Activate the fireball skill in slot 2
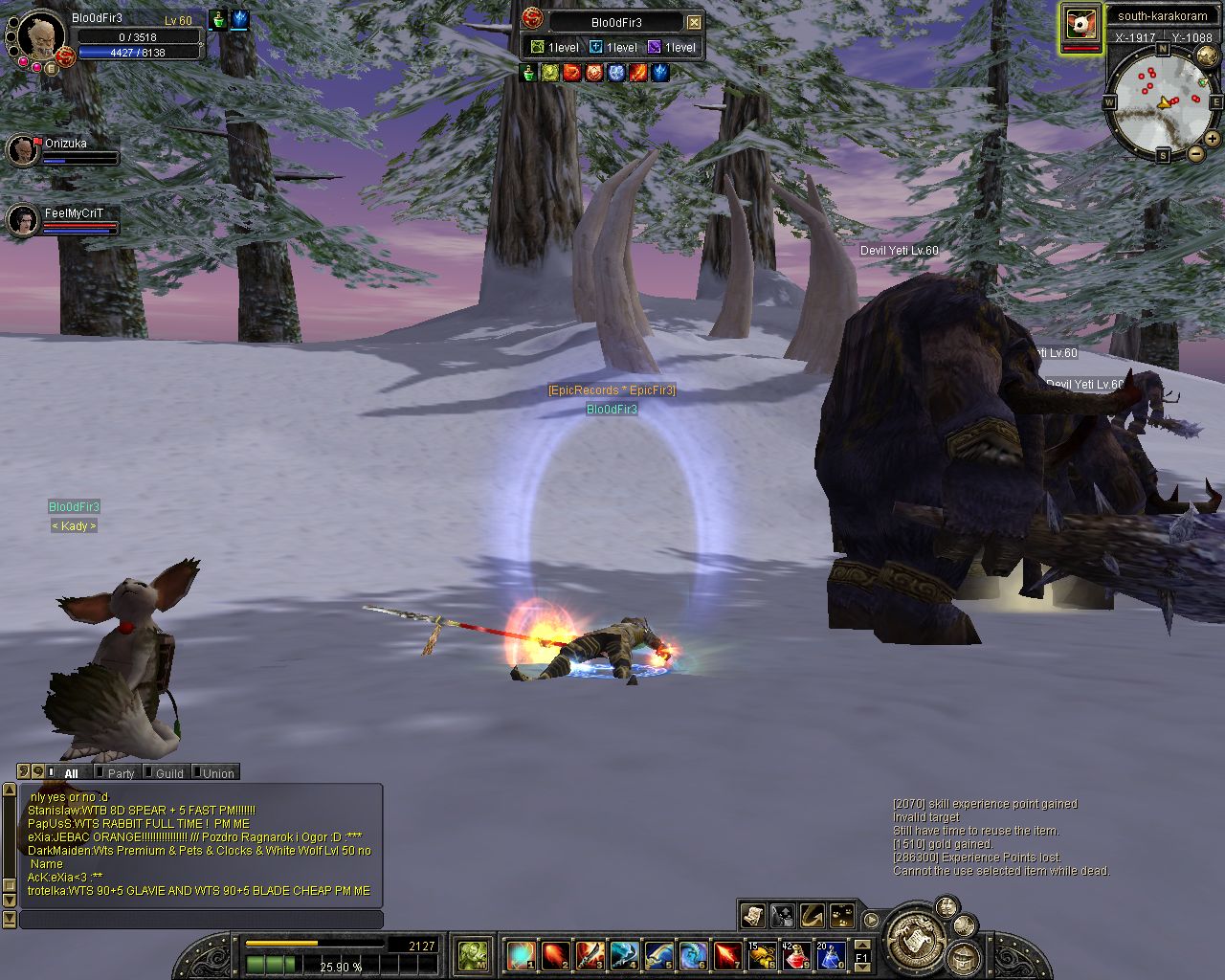This screenshot has height=980, width=1225. pos(555,955)
